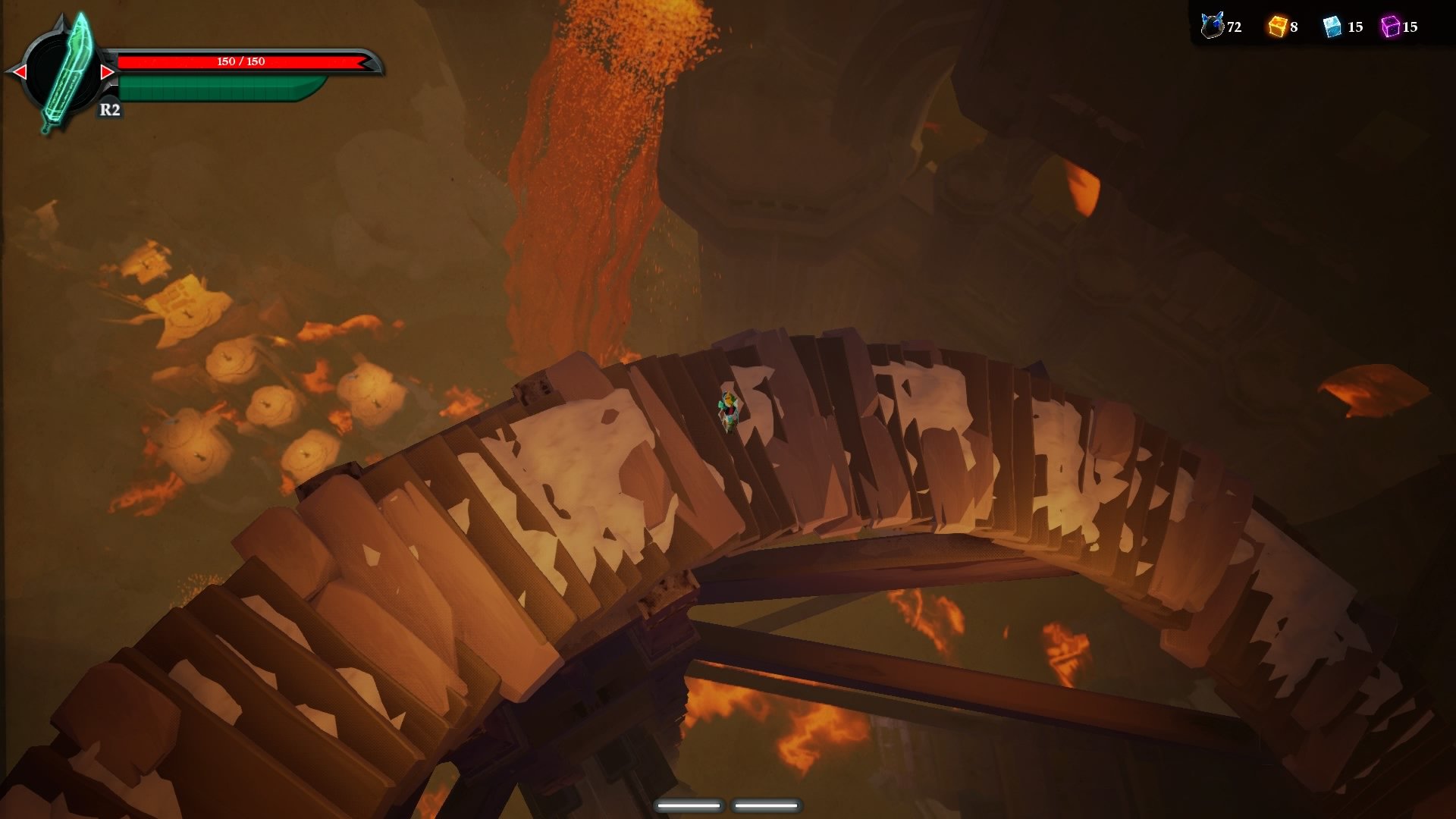Click the circular weapon emblem frame
The height and width of the screenshot is (819, 1456).
(x=63, y=71)
